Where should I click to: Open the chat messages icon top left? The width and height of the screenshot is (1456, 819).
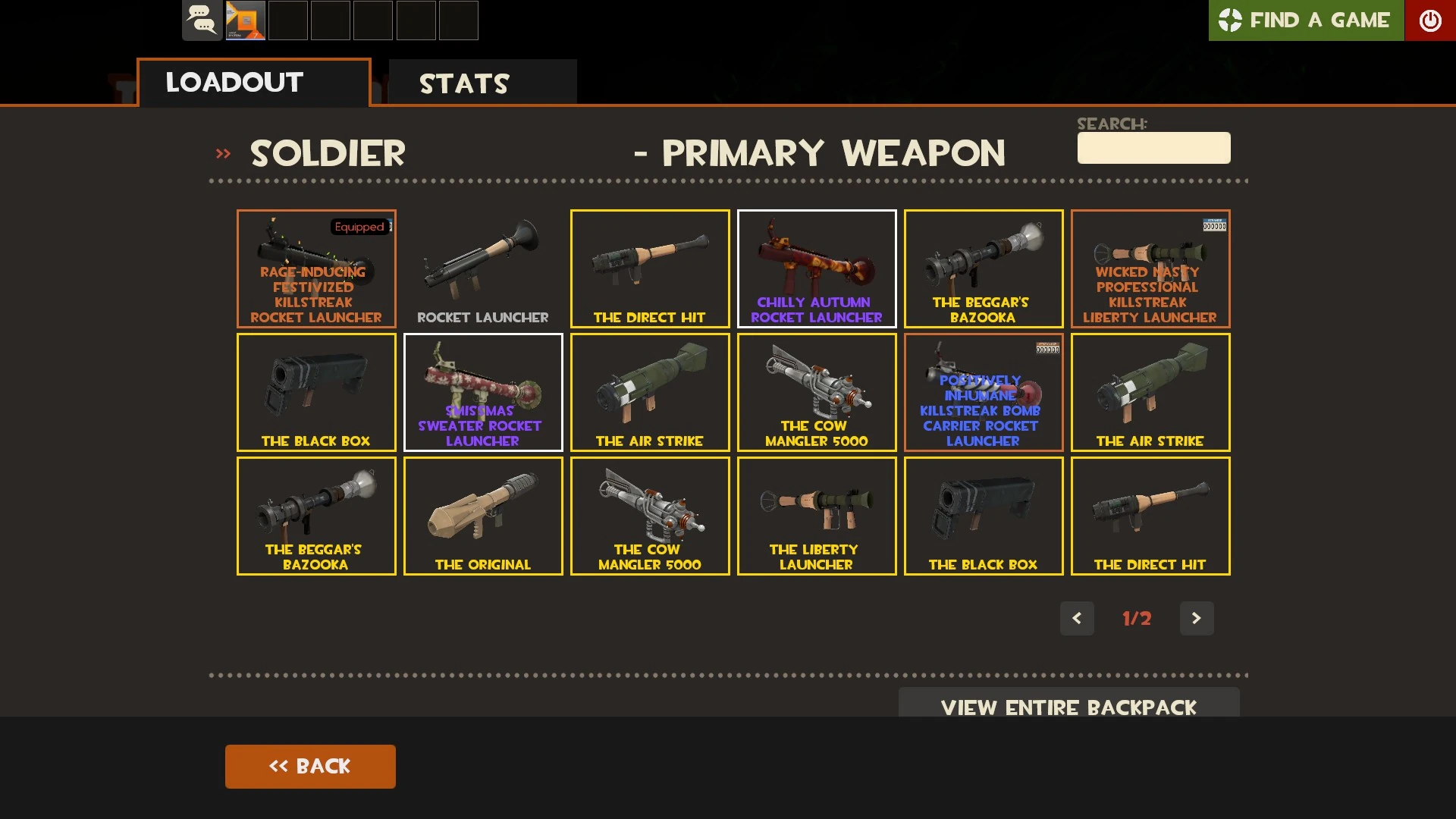coord(202,20)
